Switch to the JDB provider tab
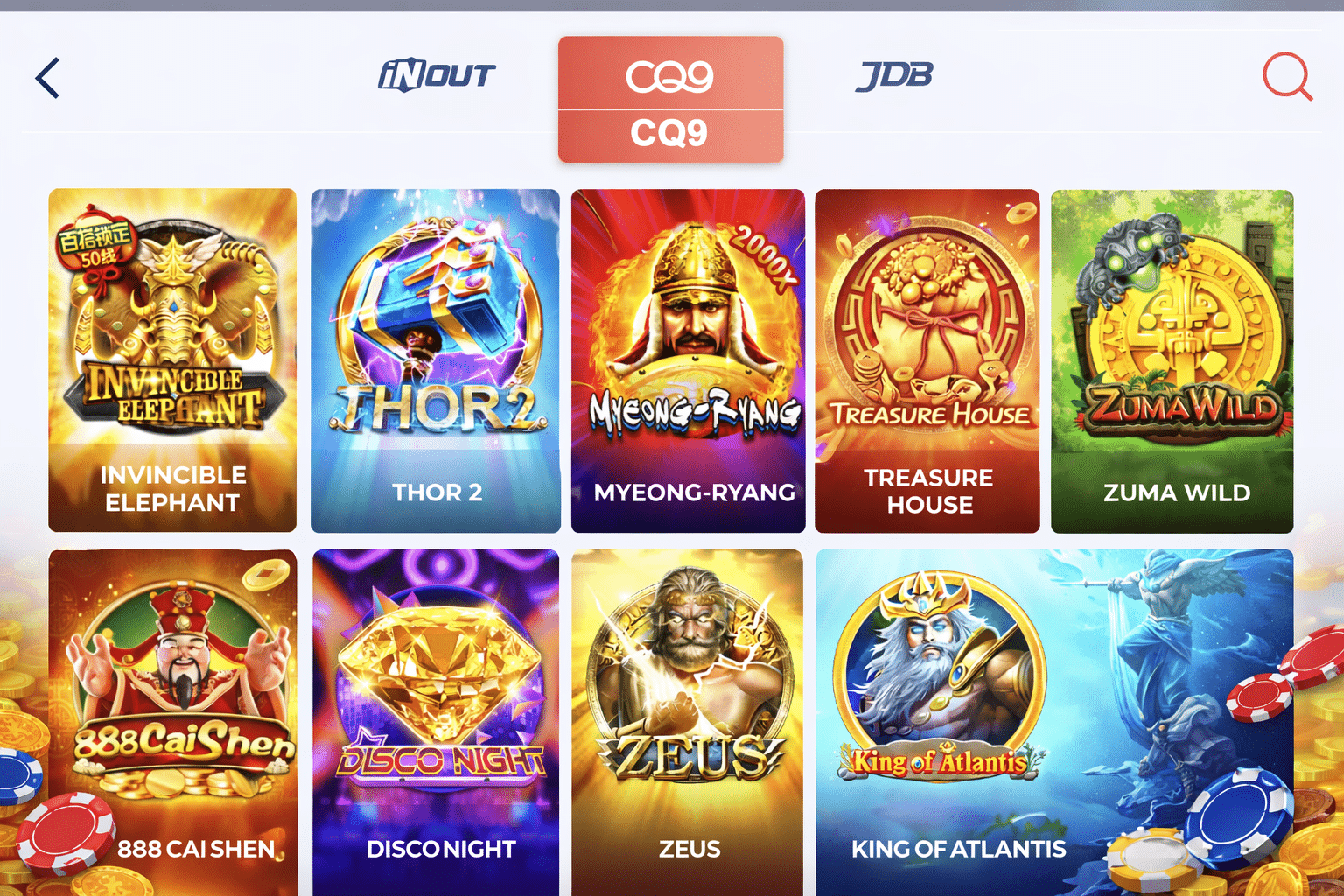Viewport: 1344px width, 896px height. 893,74
